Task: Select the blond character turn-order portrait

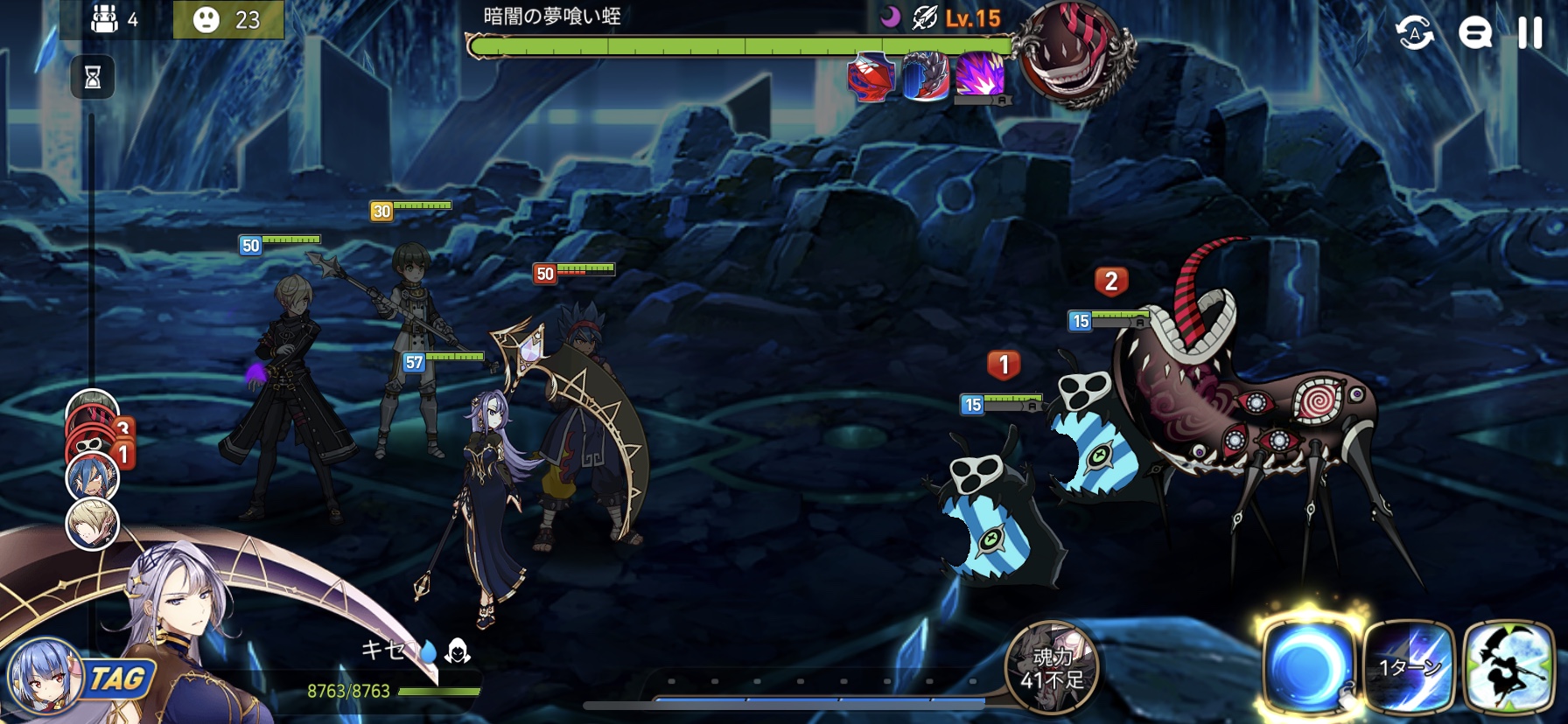Action: point(92,525)
